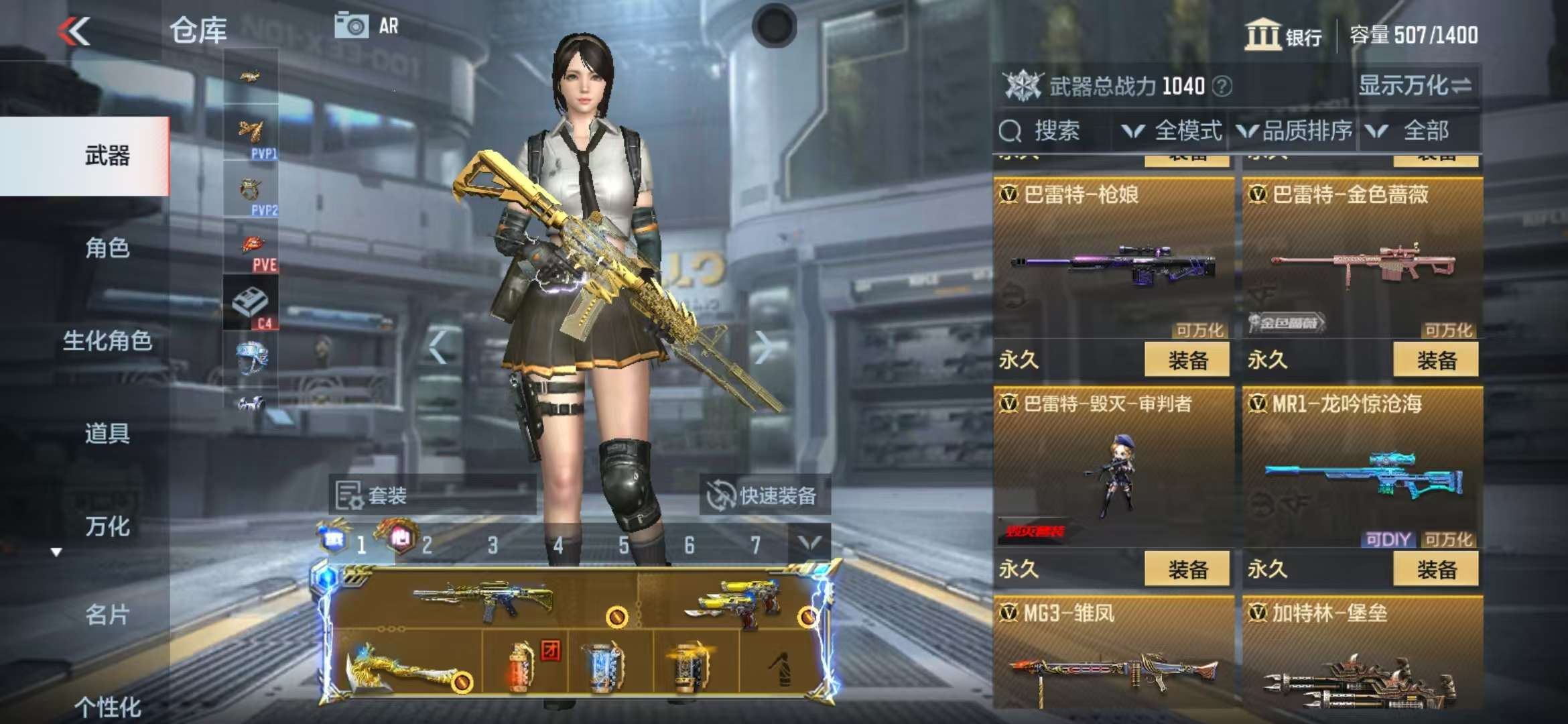This screenshot has width=1568, height=724.
Task: Open the 万化 category tab
Action: click(107, 526)
